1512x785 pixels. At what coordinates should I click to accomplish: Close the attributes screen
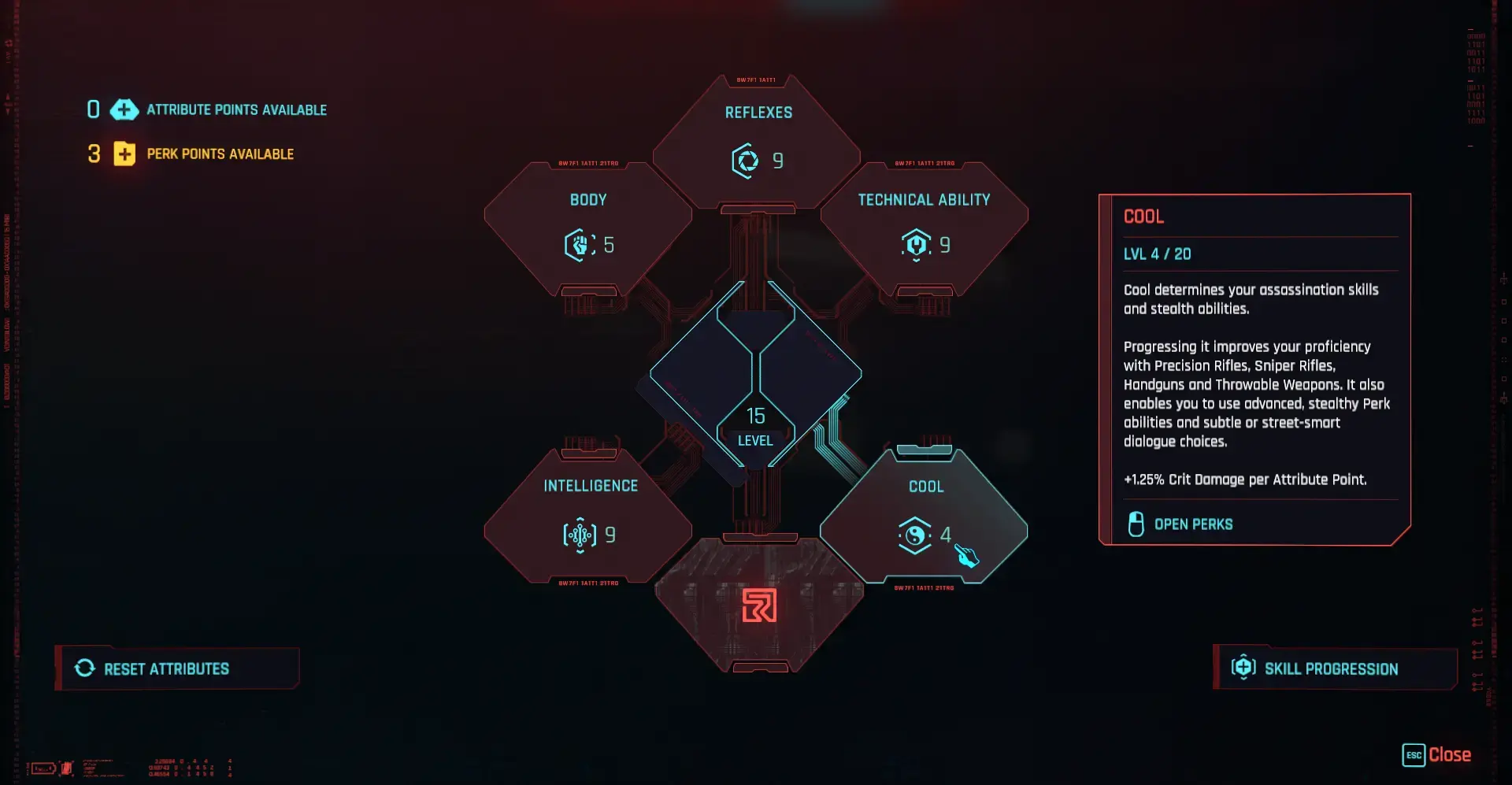(x=1437, y=755)
